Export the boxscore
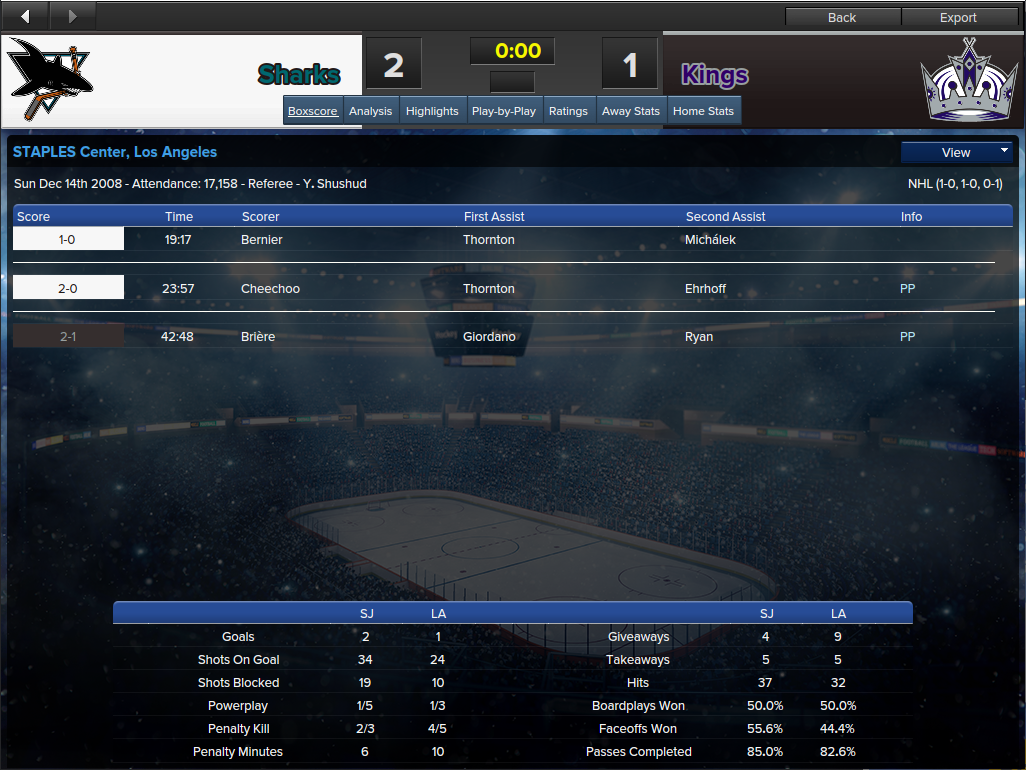The height and width of the screenshot is (770, 1026). click(x=958, y=17)
